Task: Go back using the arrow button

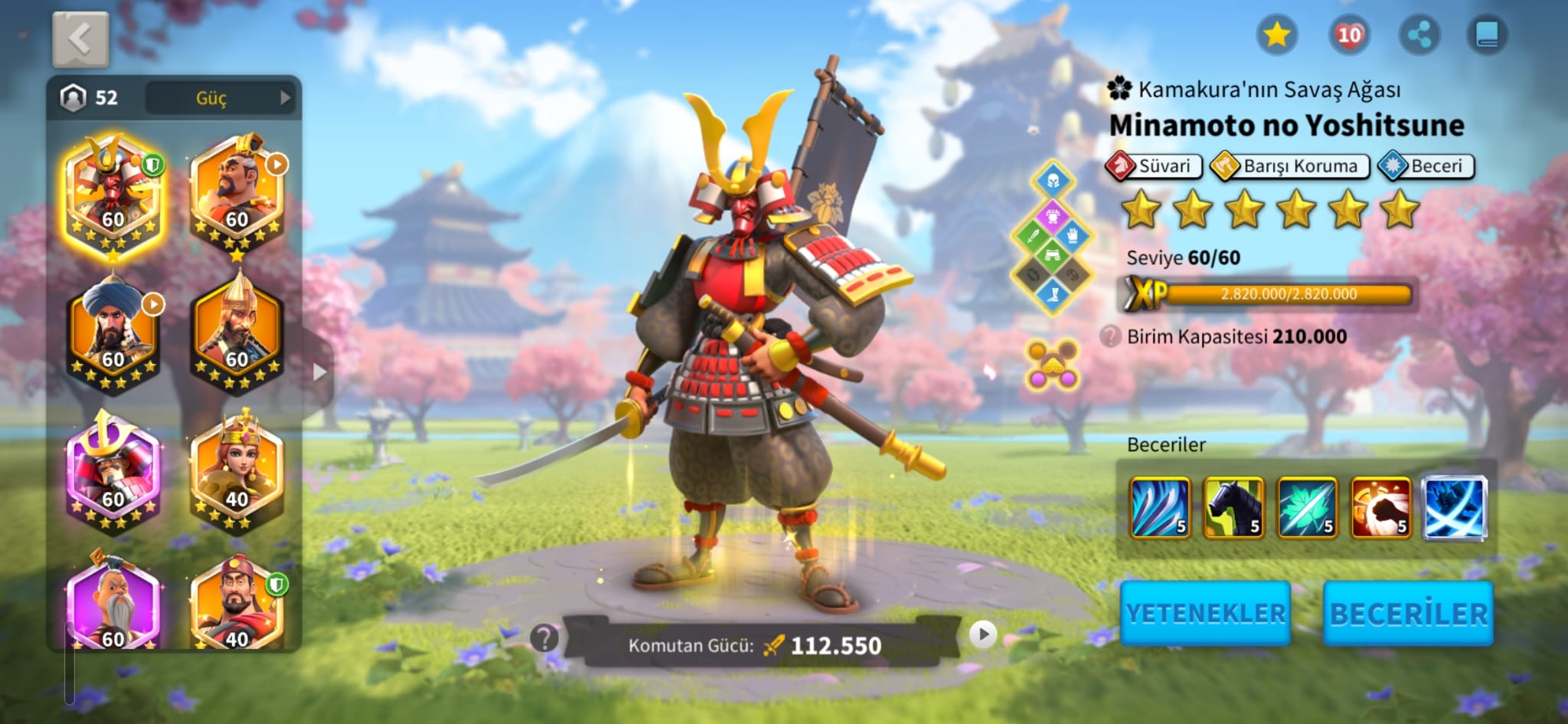Action: point(80,39)
